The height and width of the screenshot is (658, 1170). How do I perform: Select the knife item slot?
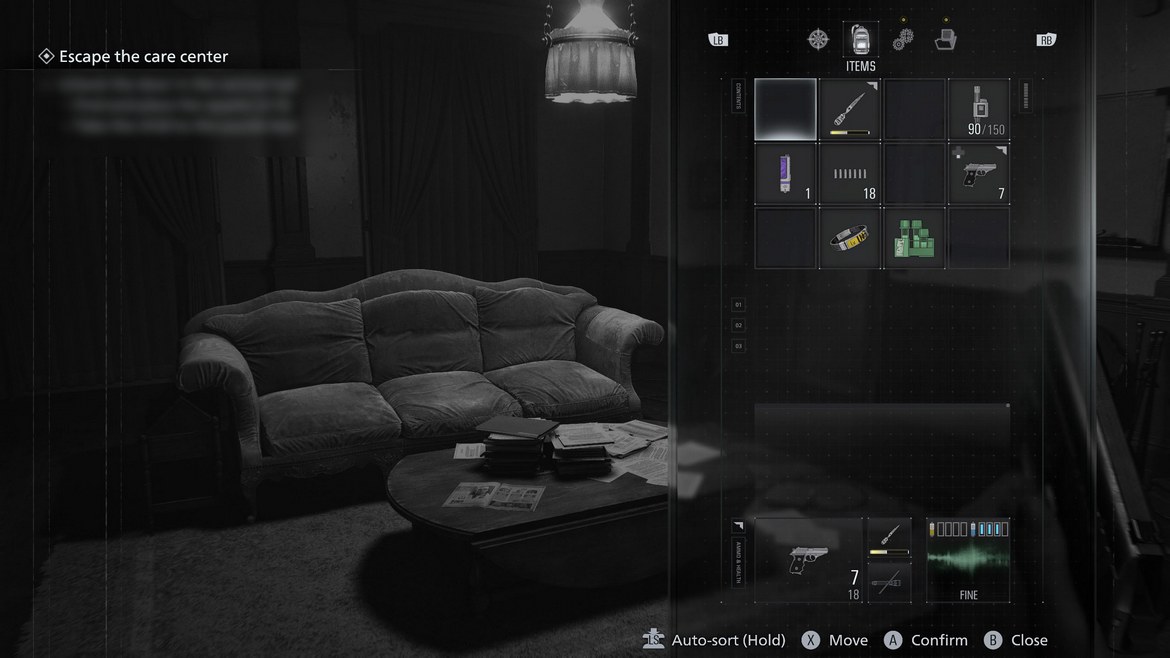pos(850,110)
